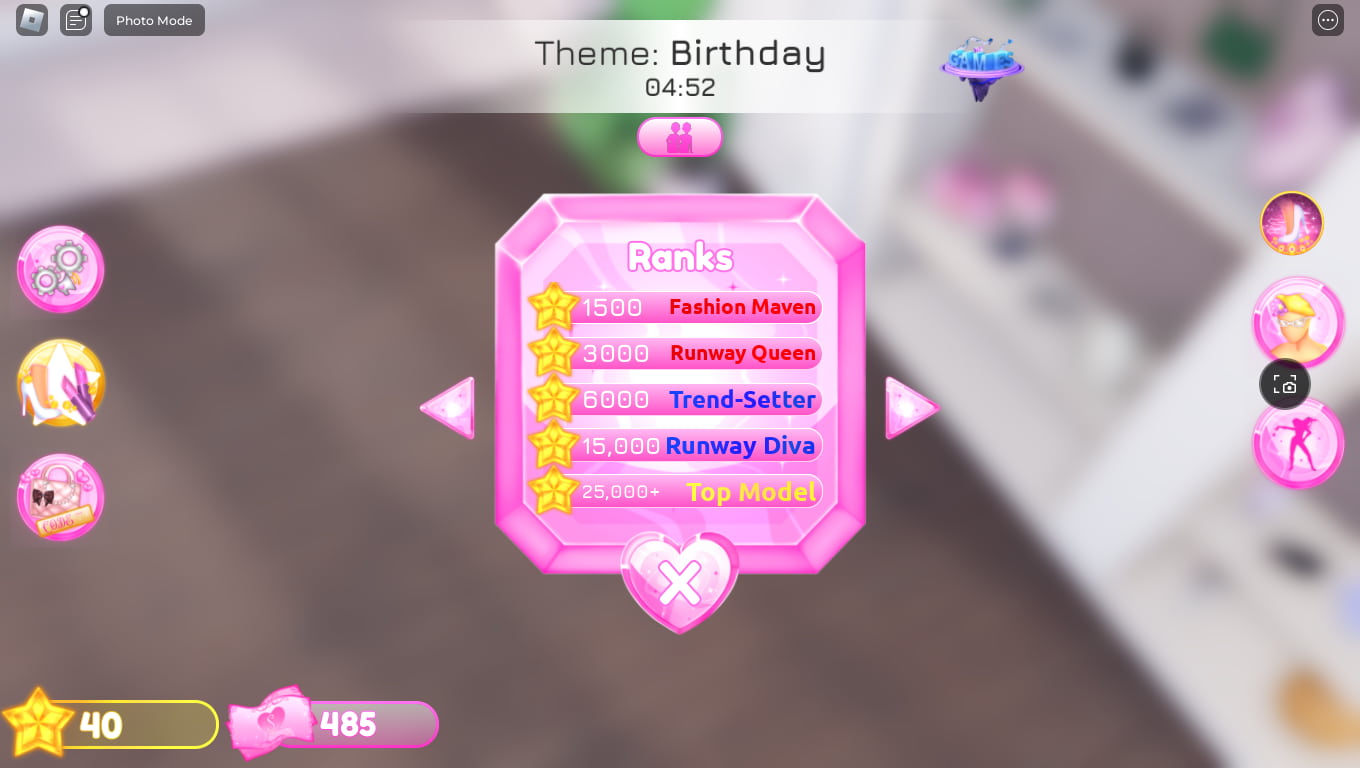
Task: Open the avatar customization icon
Action: 1298,321
